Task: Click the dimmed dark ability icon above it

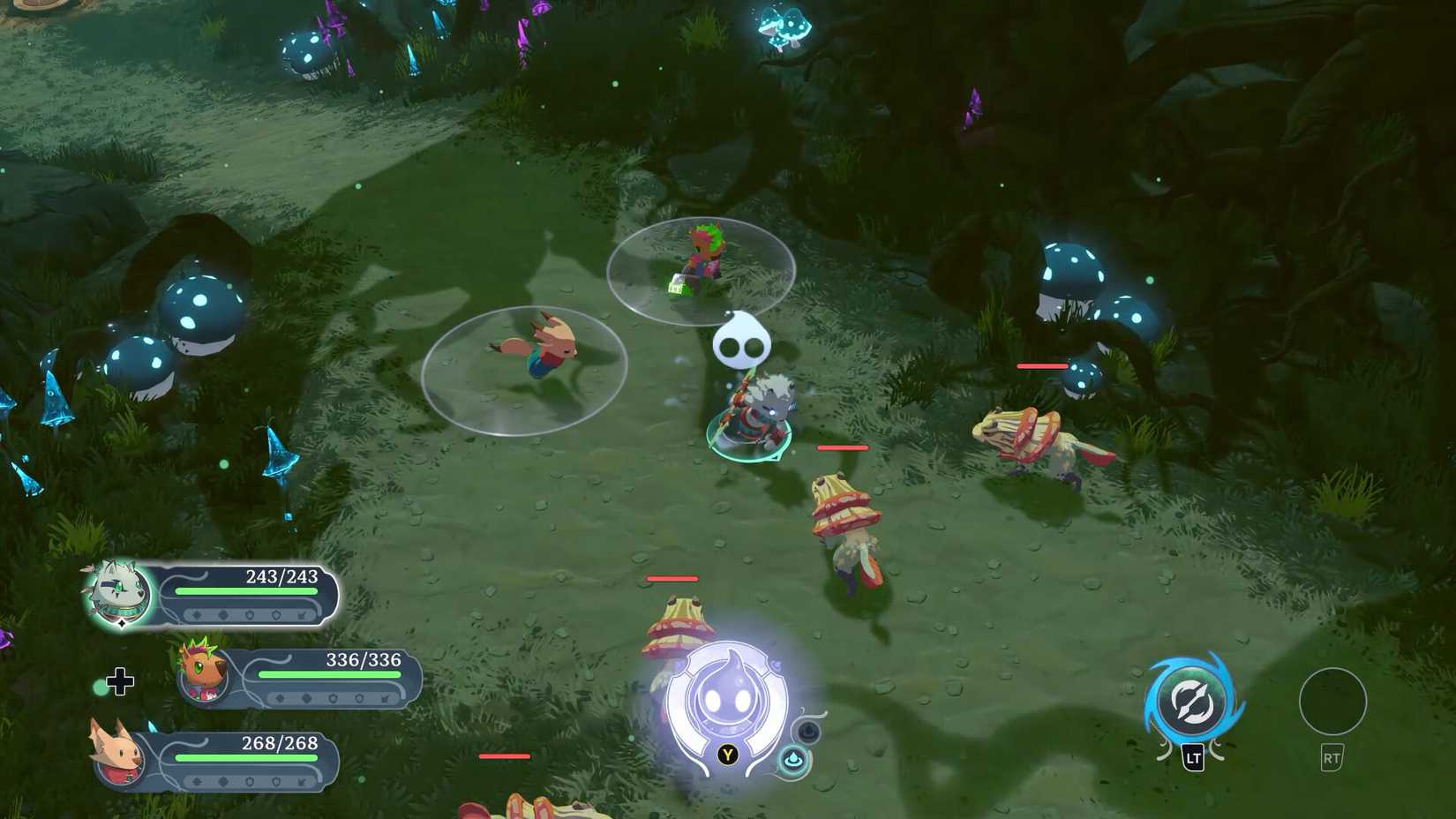Action: pos(808,730)
